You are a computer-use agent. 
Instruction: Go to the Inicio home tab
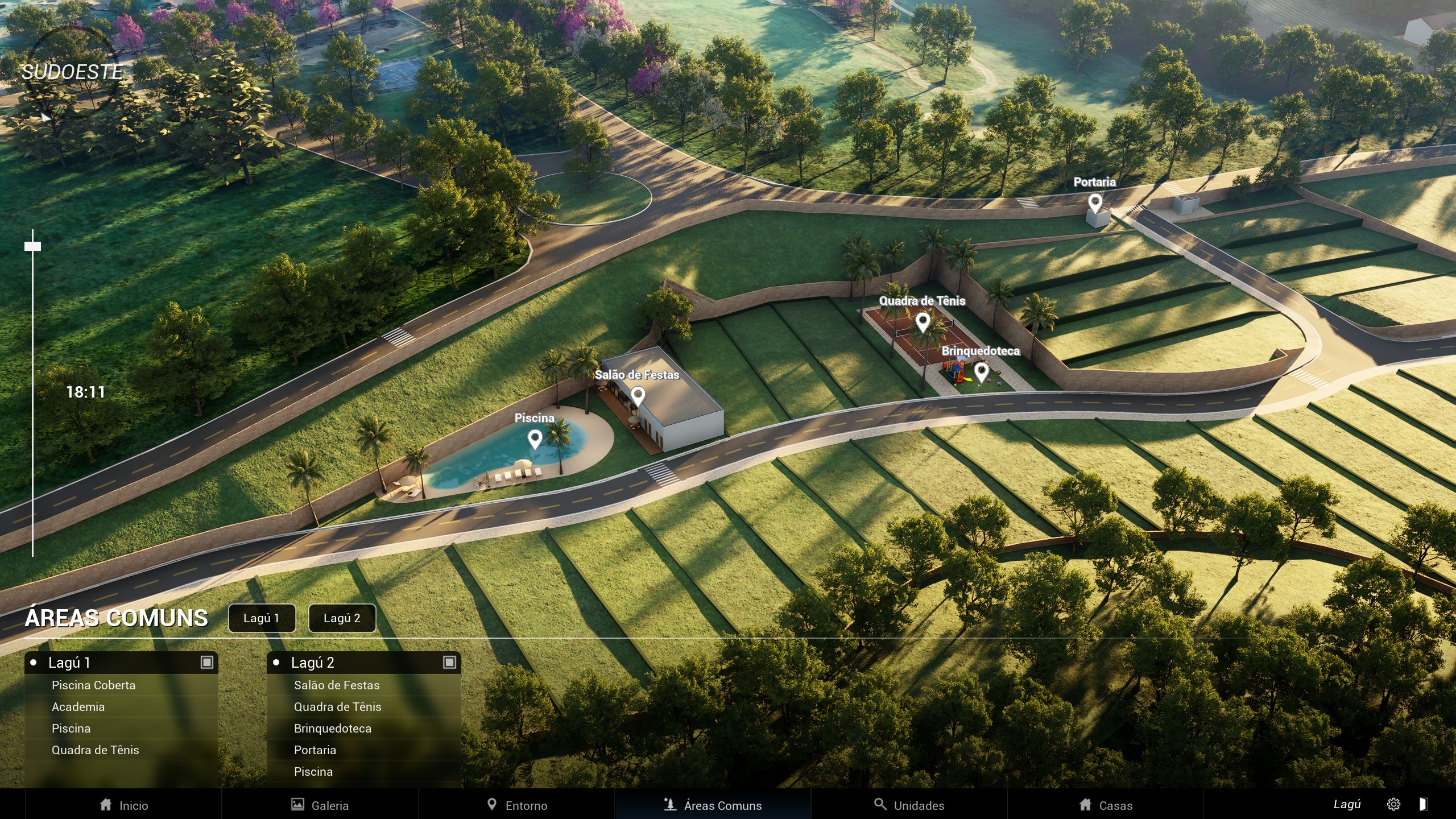tap(123, 805)
